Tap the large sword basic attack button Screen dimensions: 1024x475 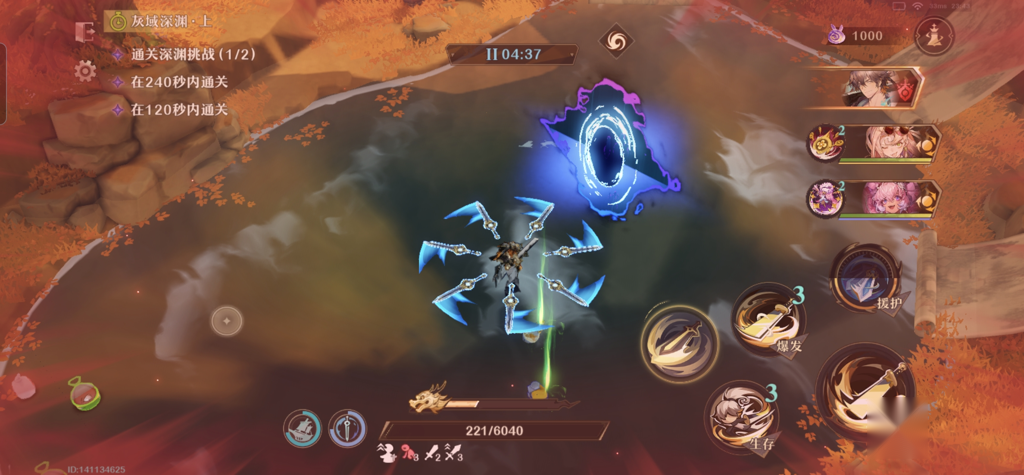864,391
